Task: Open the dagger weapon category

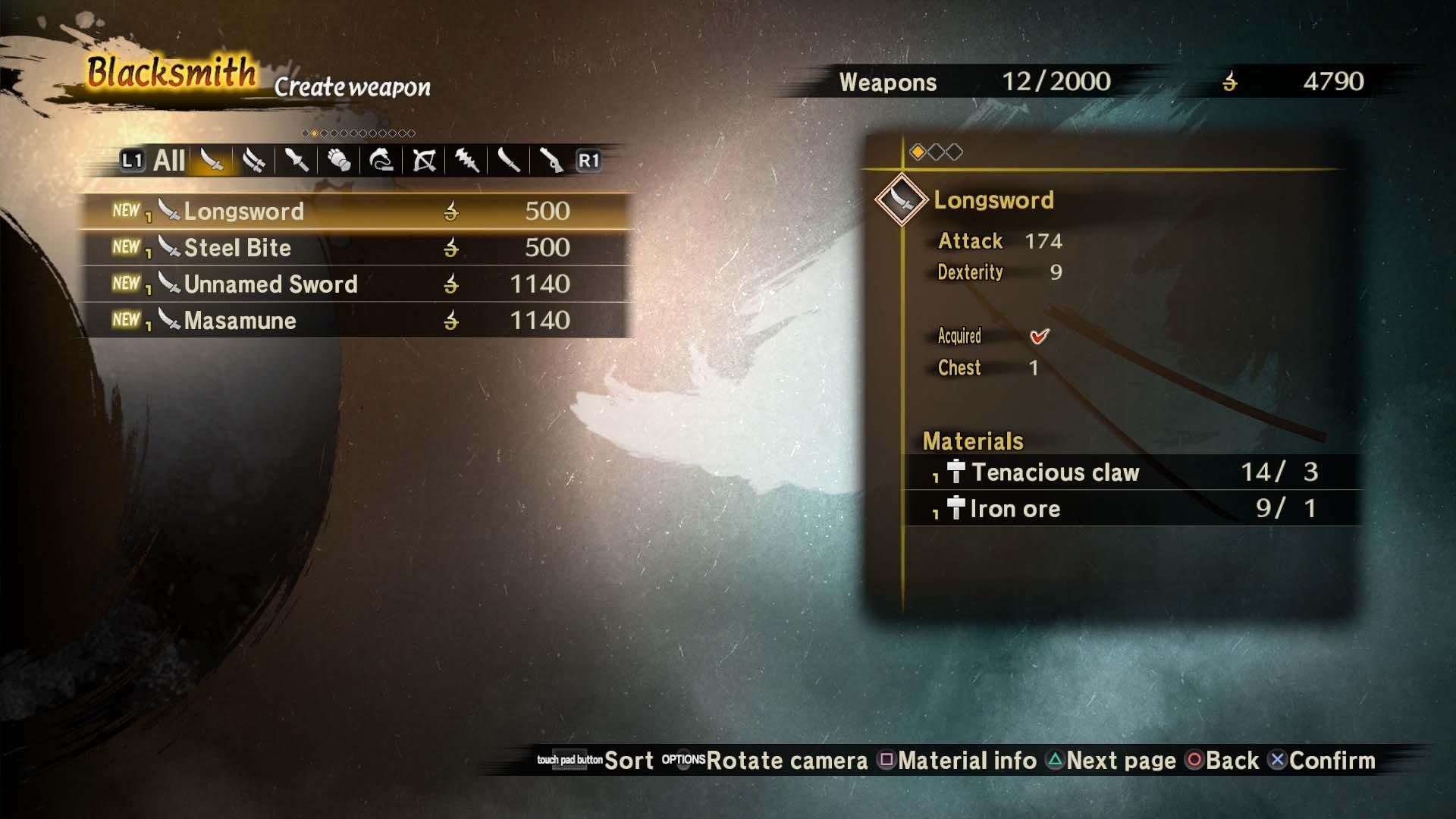Action: (297, 161)
